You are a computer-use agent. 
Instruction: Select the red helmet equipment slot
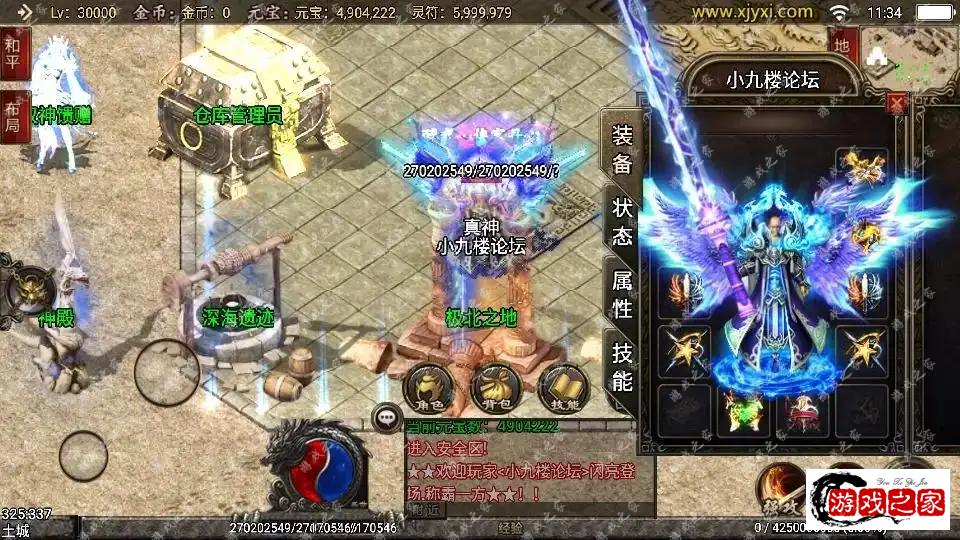point(801,410)
